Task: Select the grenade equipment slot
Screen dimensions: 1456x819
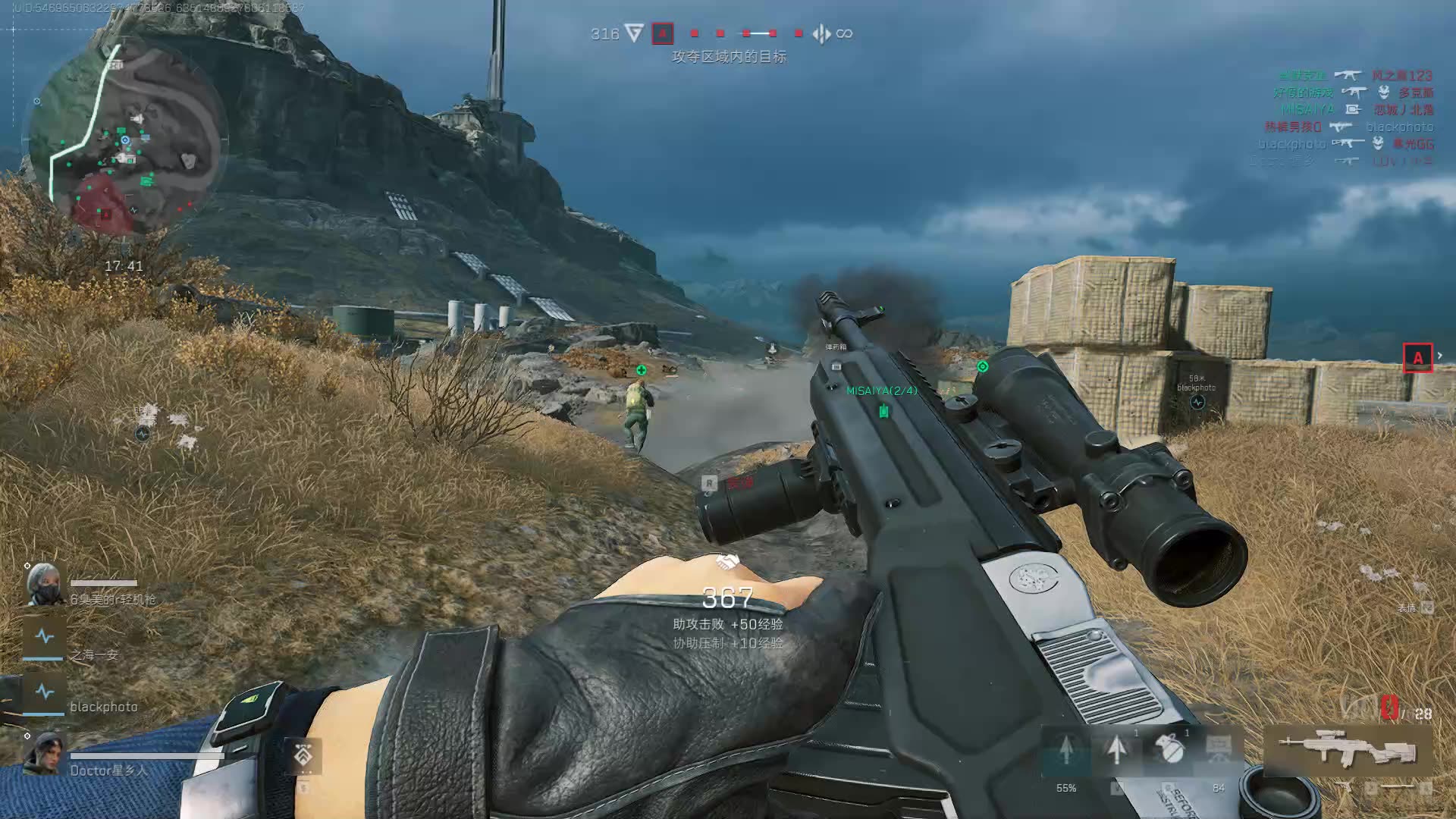Action: coord(1169,748)
